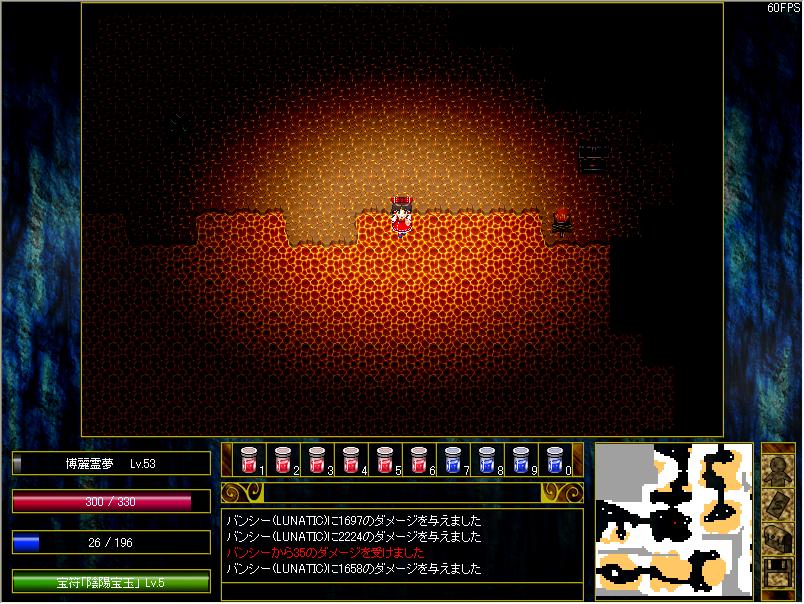Screen dimensions: 804x604
Task: Select the blue potion in slot 9
Action: pyautogui.click(x=521, y=459)
